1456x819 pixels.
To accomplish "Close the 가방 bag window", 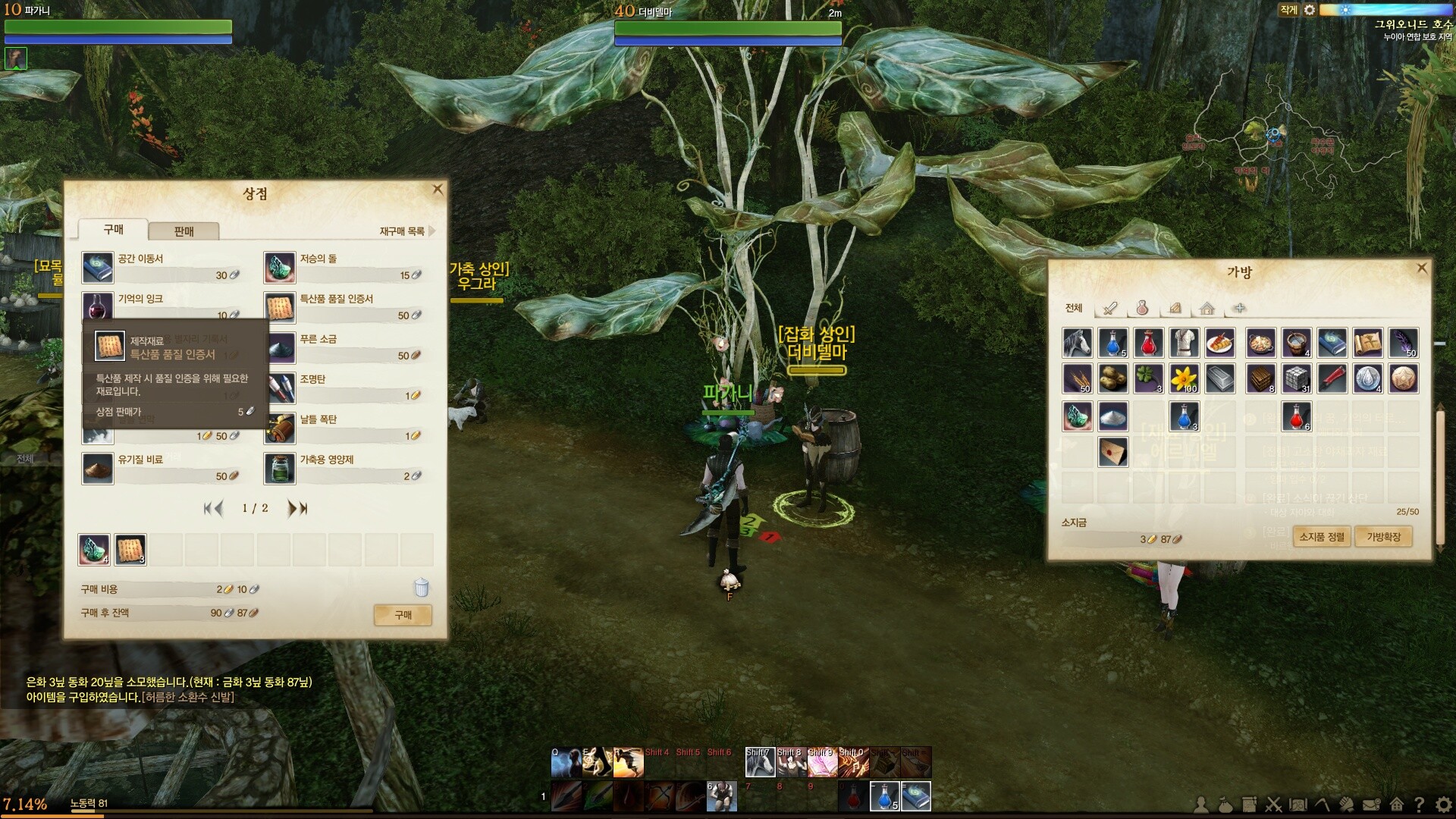I will coord(1422,268).
